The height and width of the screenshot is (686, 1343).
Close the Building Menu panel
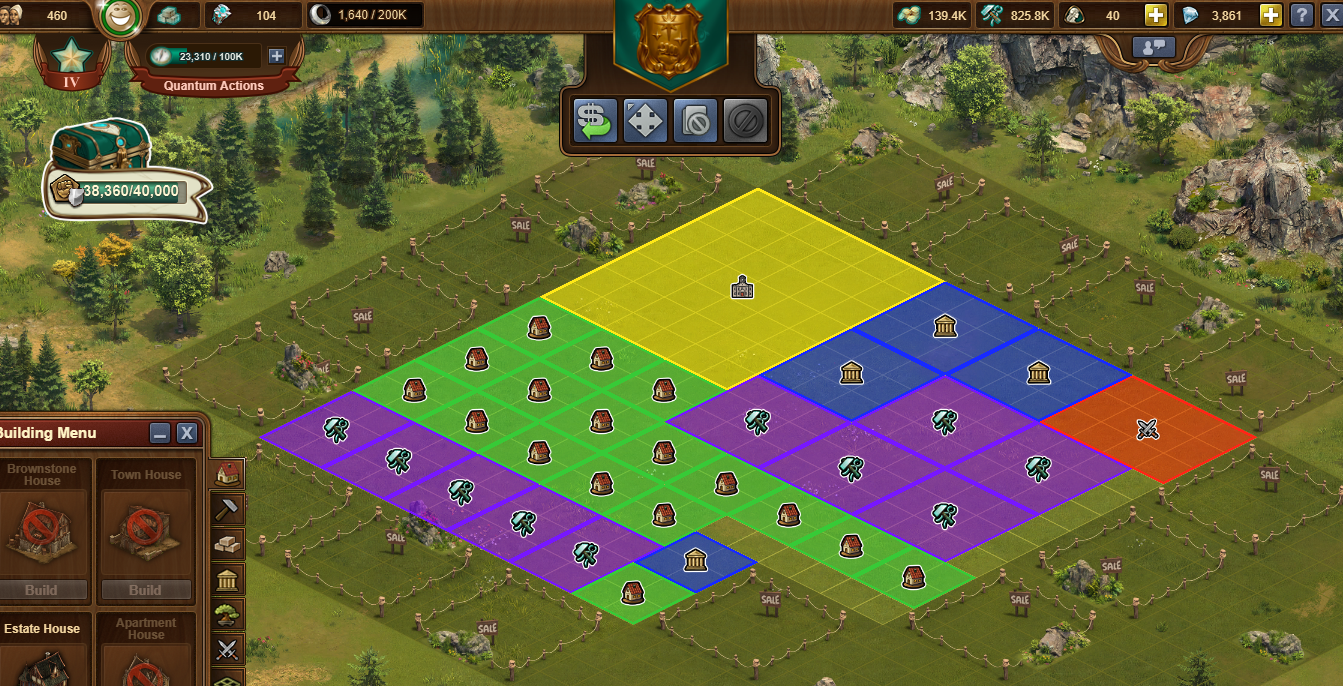[186, 433]
